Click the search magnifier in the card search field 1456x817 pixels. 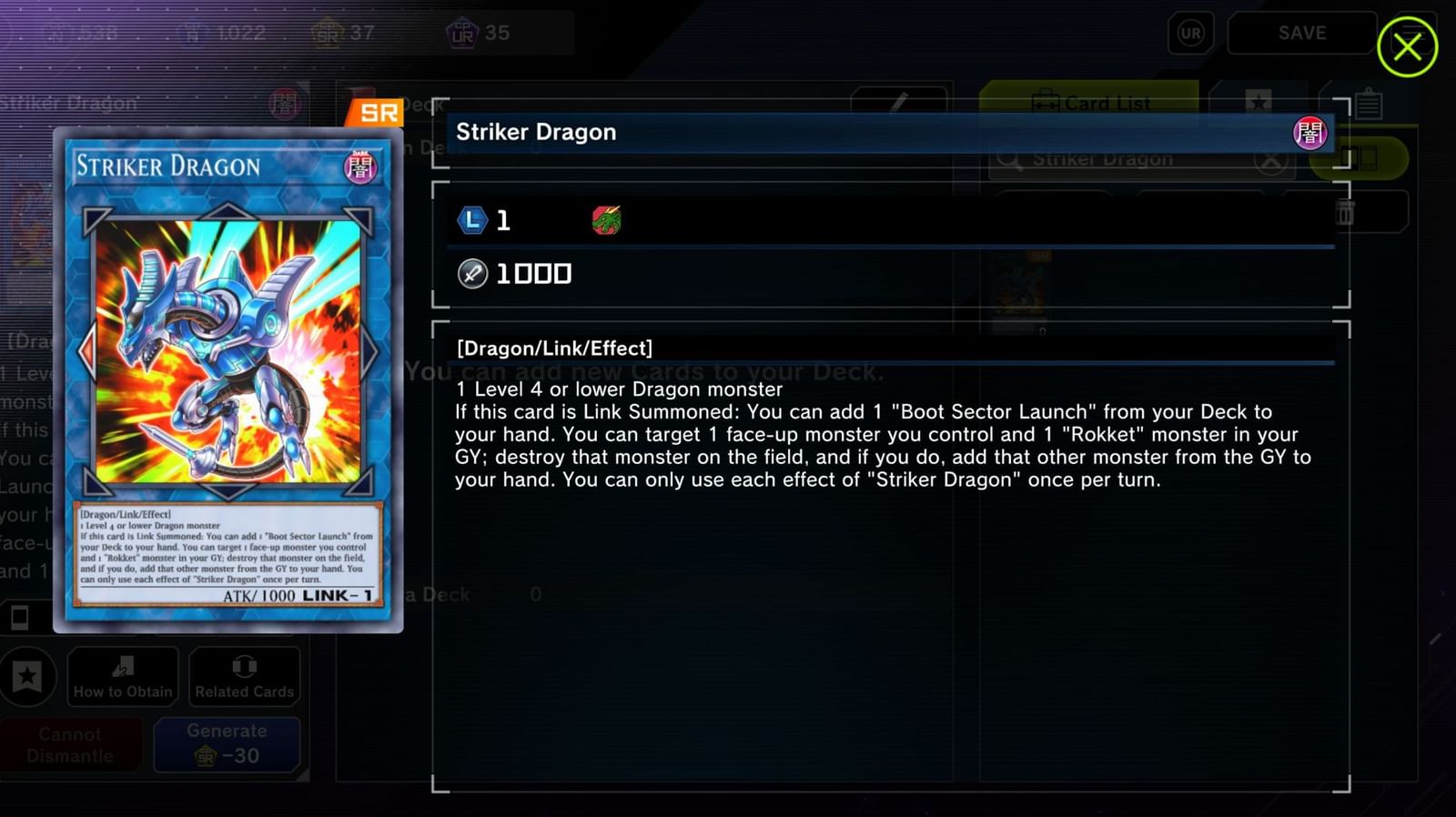point(1009,157)
